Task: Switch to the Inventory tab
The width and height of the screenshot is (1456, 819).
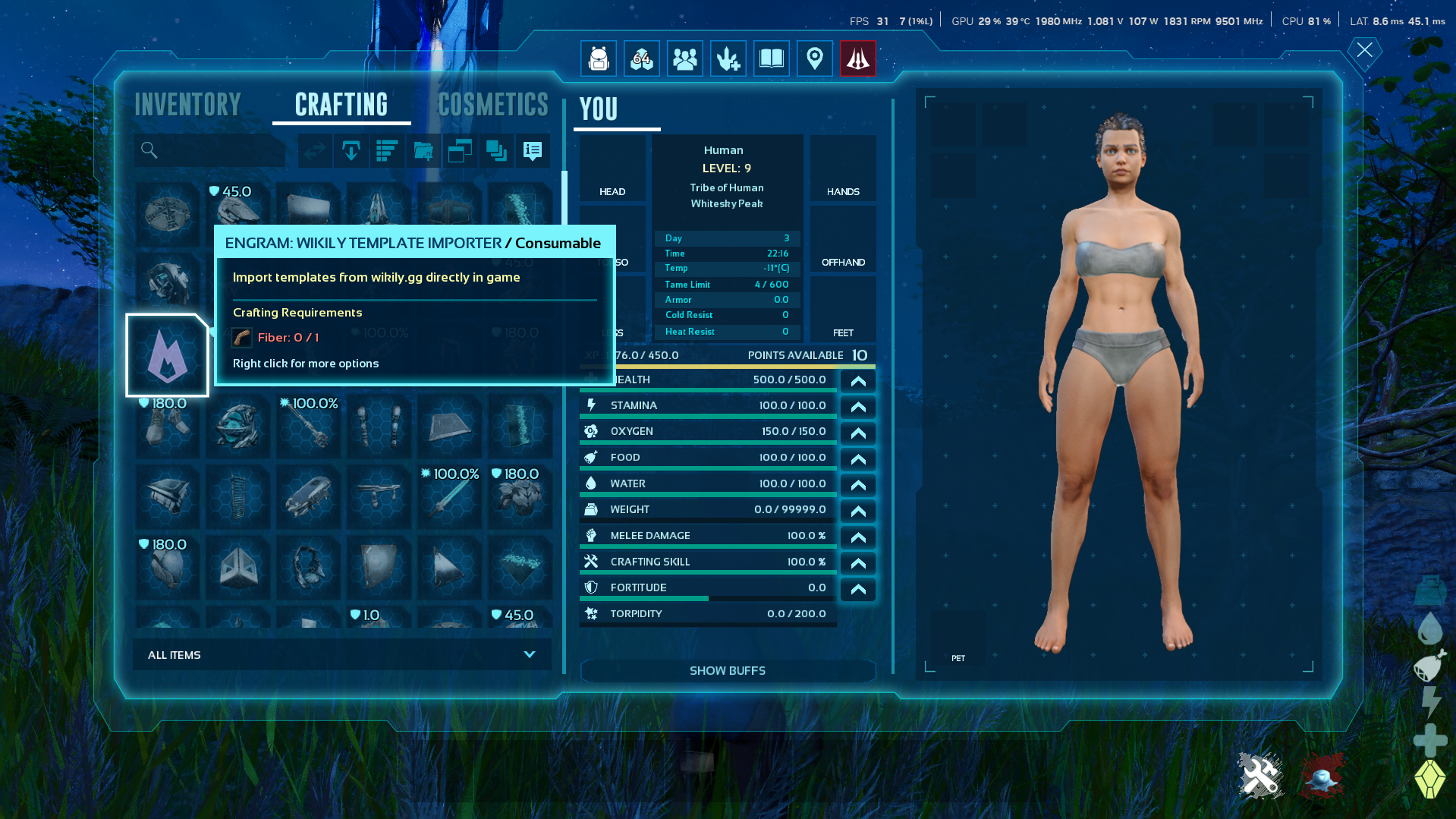Action: [x=187, y=104]
